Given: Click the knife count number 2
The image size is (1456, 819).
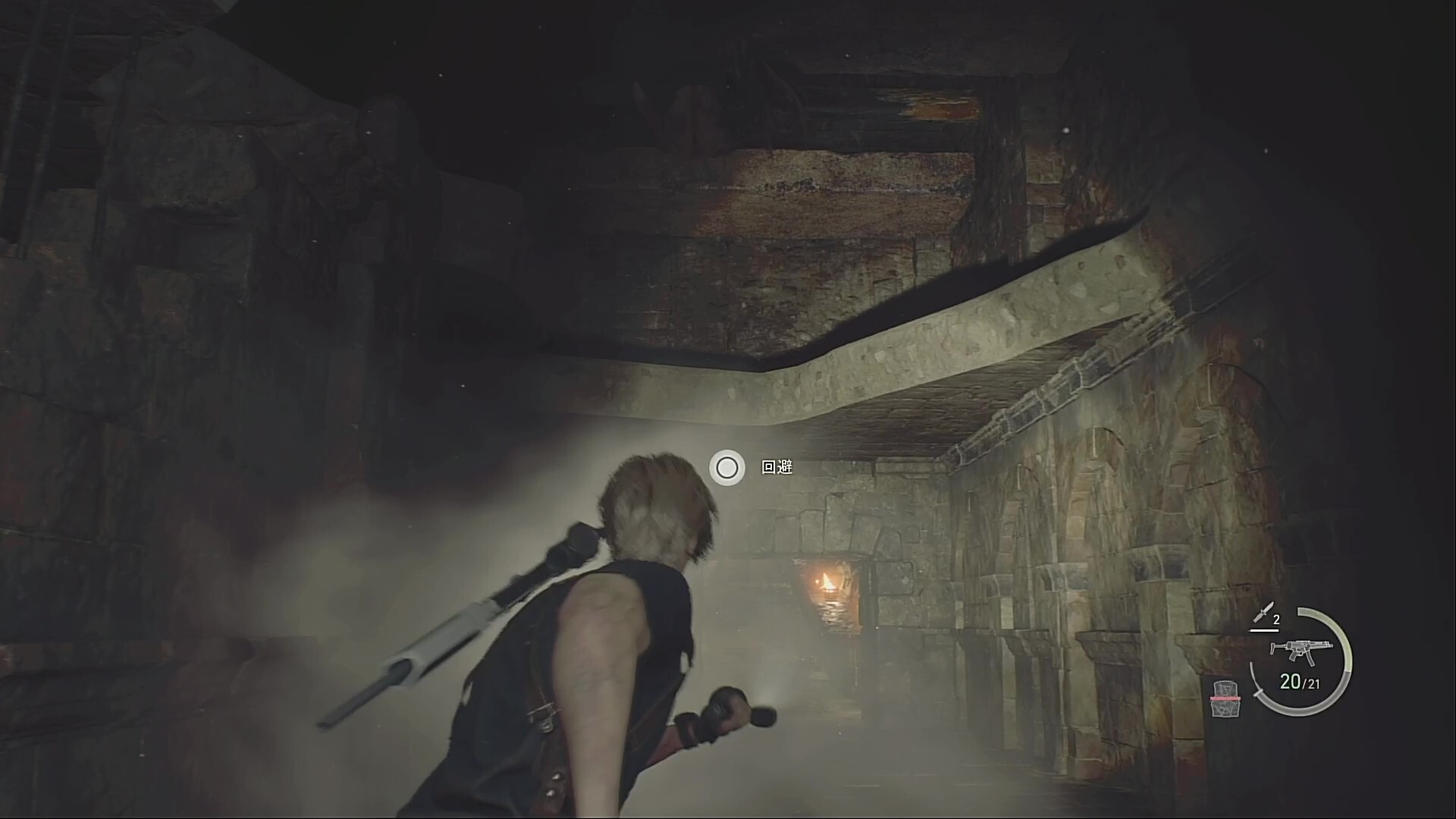Looking at the screenshot, I should click(x=1277, y=619).
